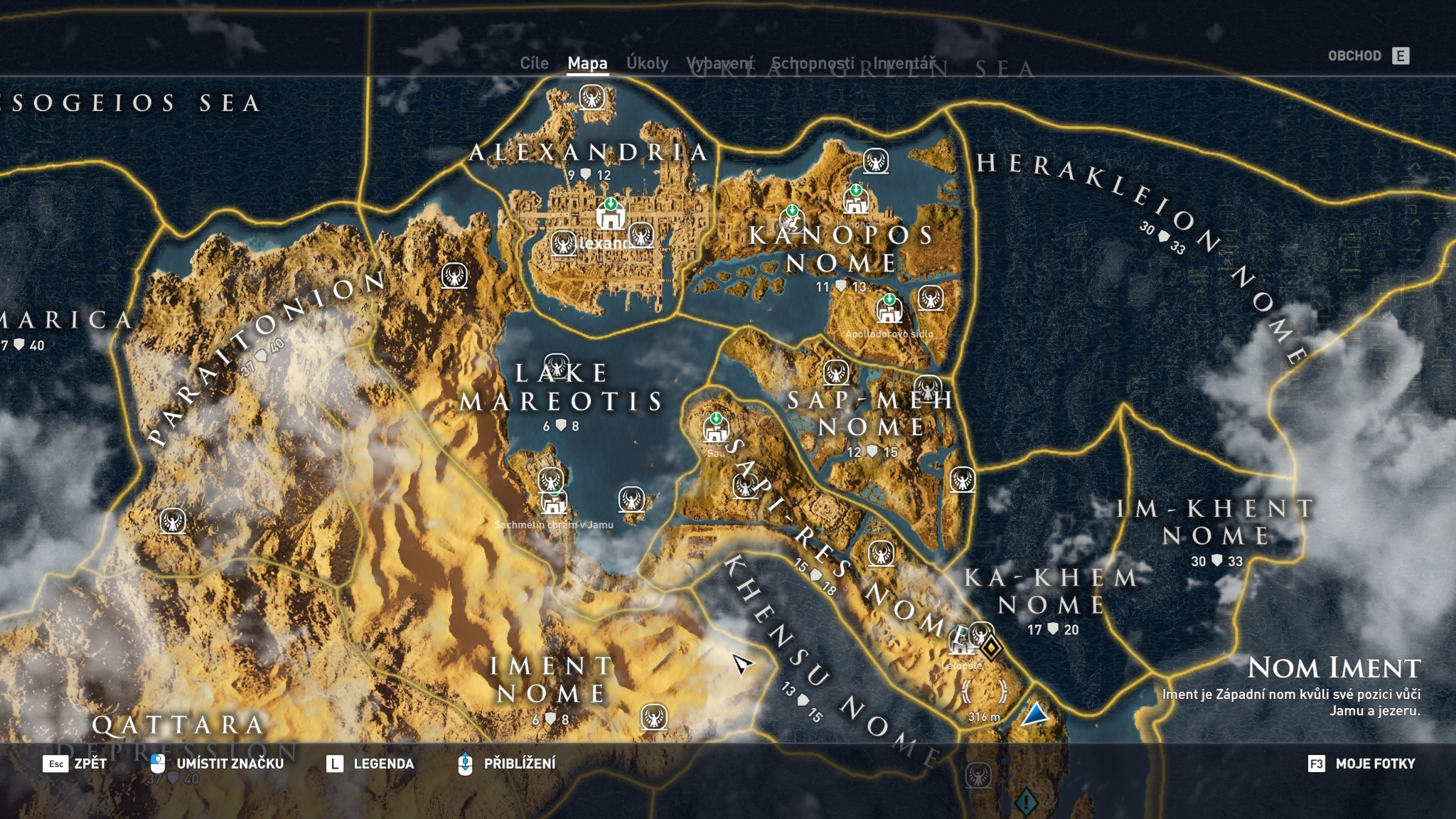Screen dimensions: 1456x819
Task: Click the Apollodorovo sídlo fast travel icon
Action: click(889, 309)
